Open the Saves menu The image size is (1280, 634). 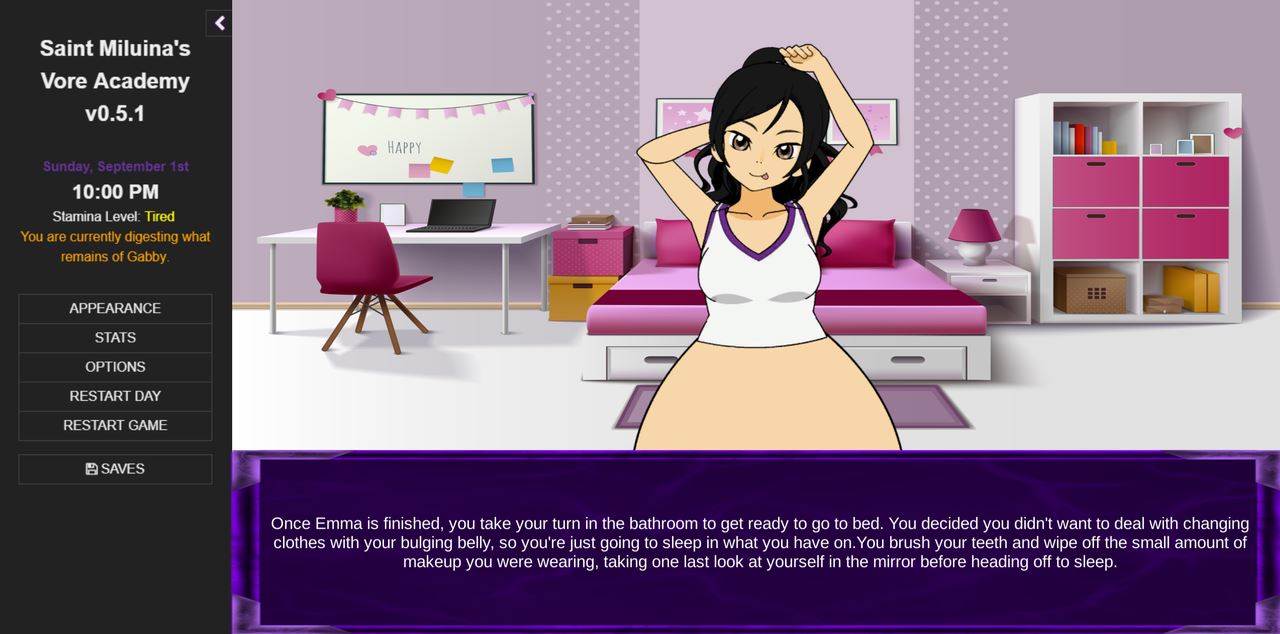(115, 469)
